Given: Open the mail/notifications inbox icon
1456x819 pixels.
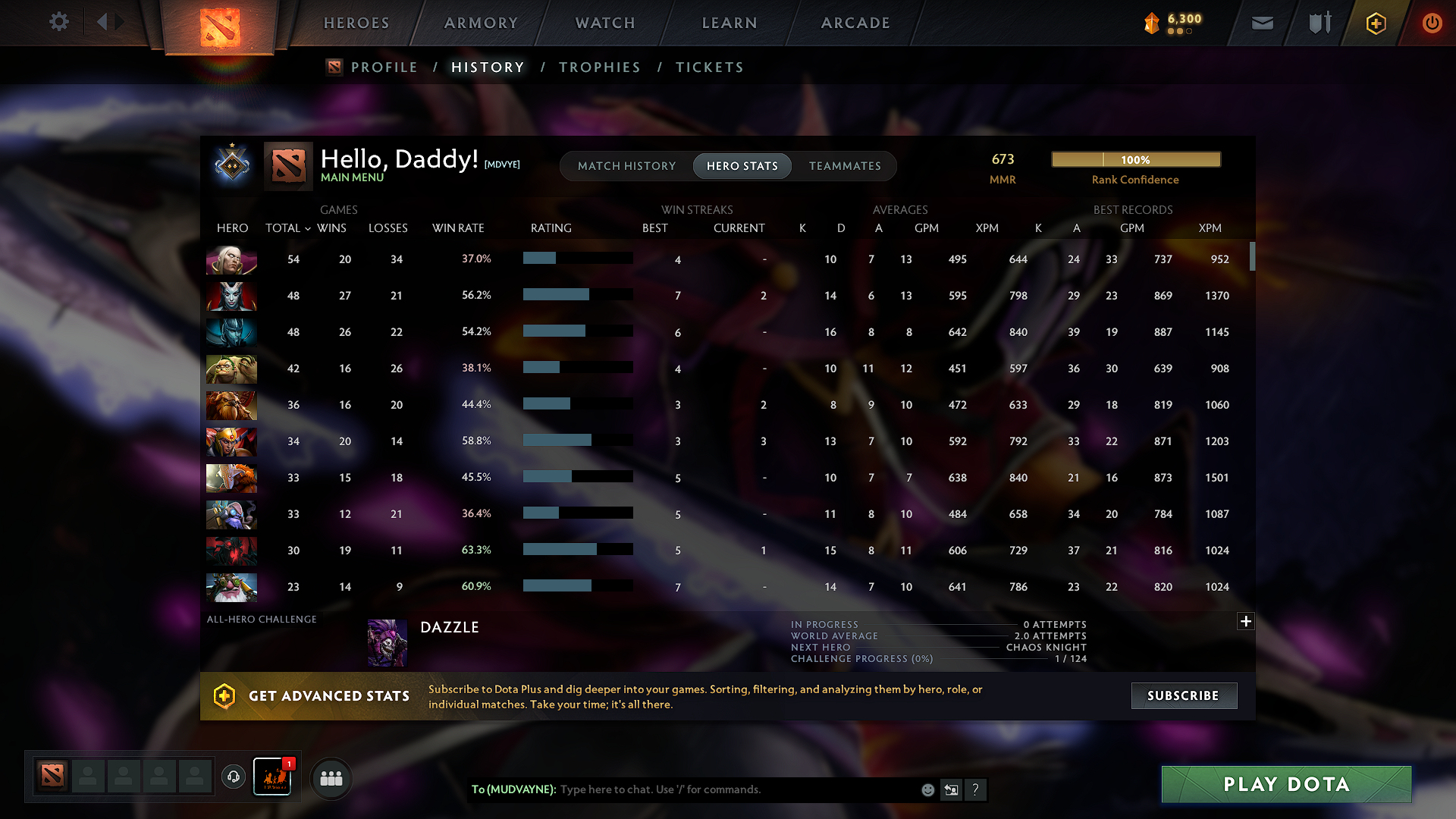Looking at the screenshot, I should [x=1262, y=23].
